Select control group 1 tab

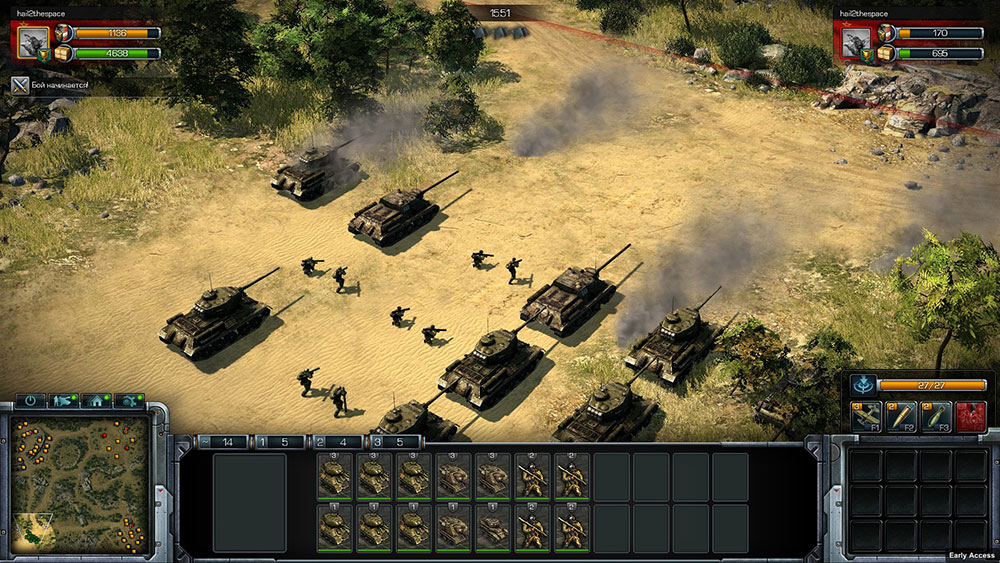coord(279,441)
